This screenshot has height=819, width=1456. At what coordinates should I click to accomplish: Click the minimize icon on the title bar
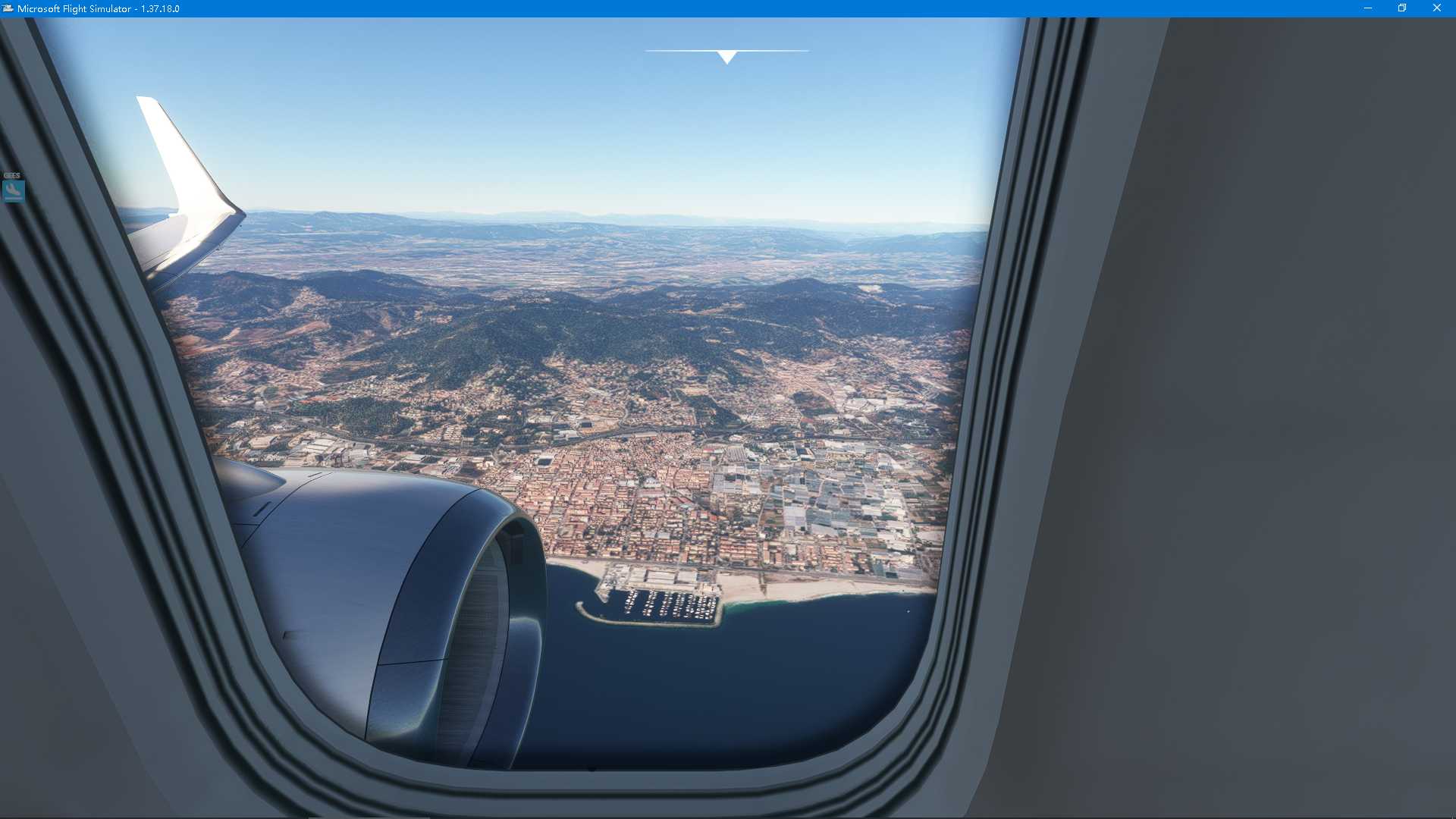point(1367,8)
